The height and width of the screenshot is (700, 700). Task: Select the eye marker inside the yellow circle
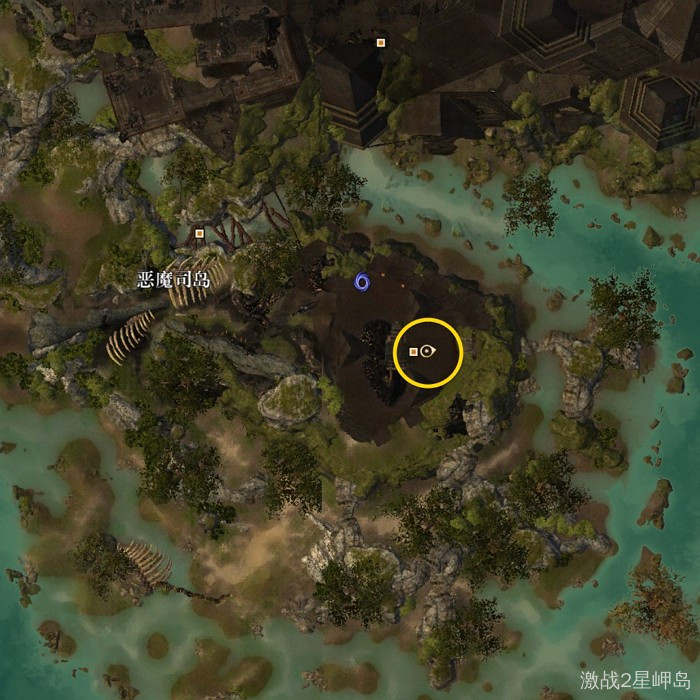[428, 351]
